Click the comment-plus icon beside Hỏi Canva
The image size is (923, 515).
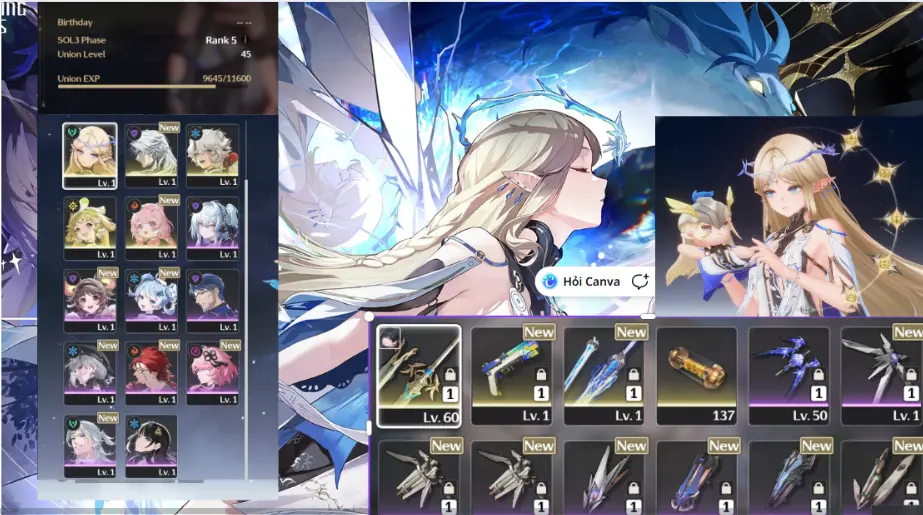[640, 282]
